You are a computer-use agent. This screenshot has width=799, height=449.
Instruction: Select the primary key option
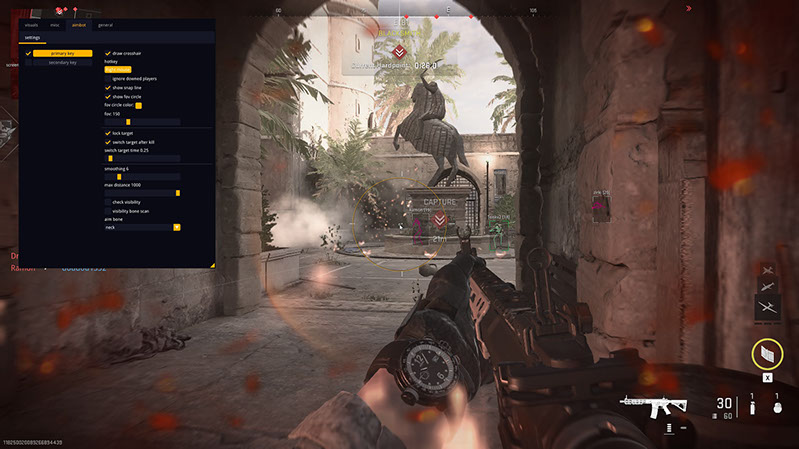click(x=63, y=53)
